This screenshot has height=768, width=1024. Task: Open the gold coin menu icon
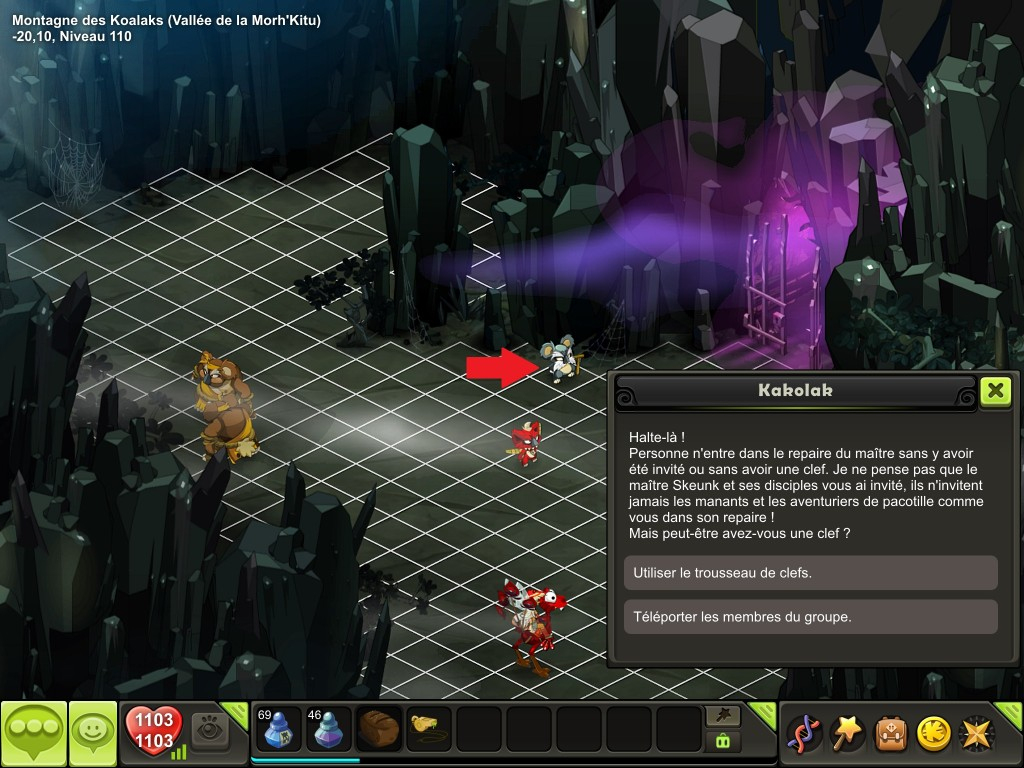click(x=934, y=734)
